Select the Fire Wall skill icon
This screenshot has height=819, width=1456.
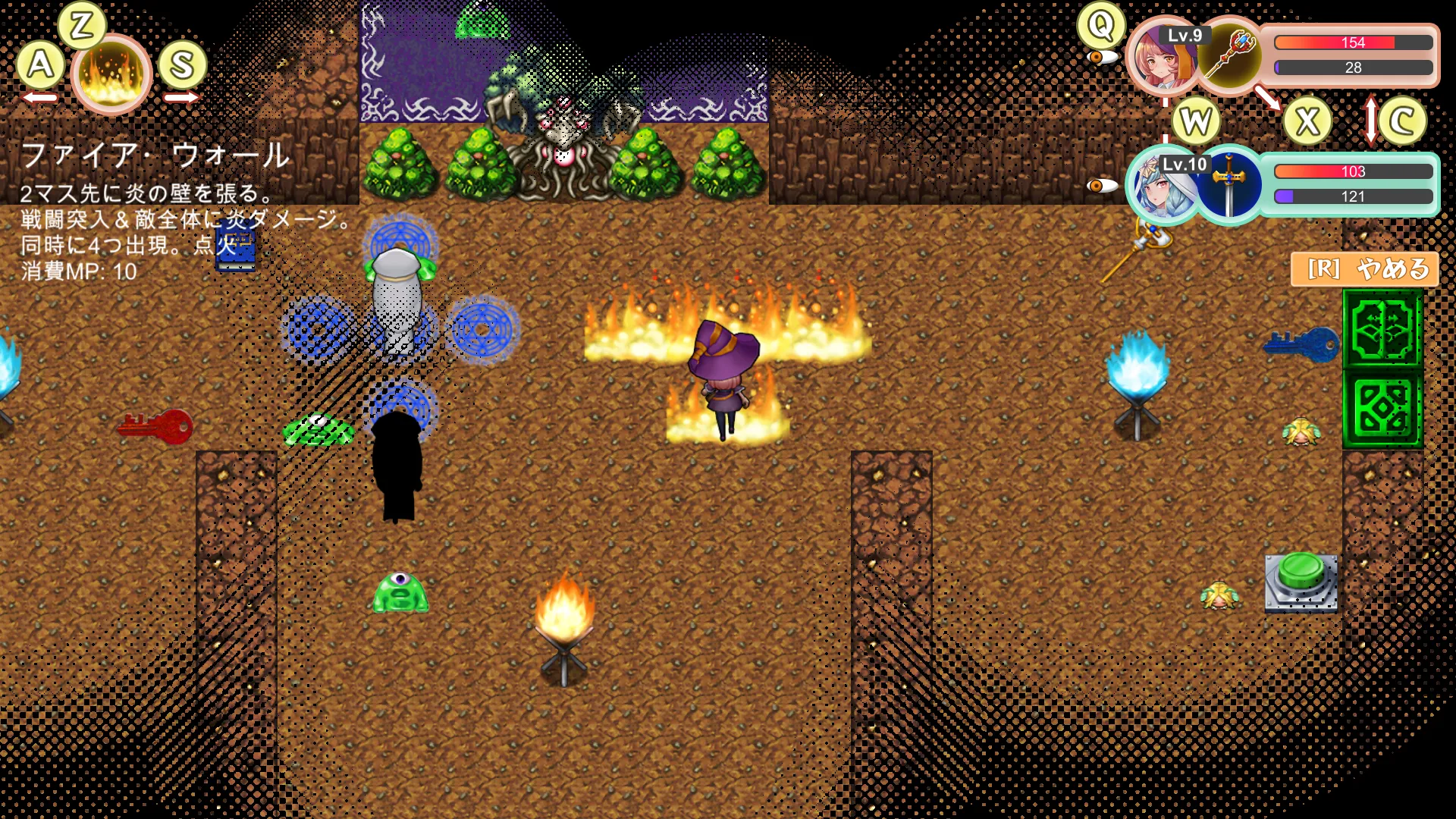[111, 74]
